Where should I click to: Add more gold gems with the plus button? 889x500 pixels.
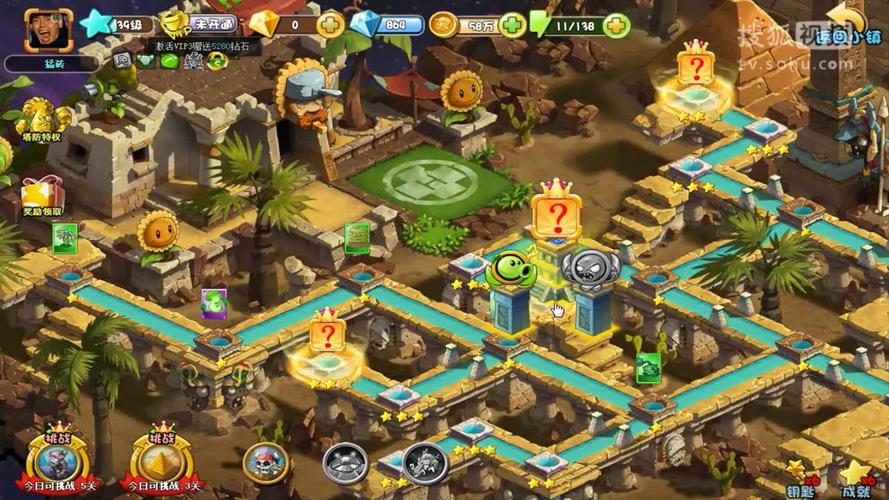(x=331, y=25)
